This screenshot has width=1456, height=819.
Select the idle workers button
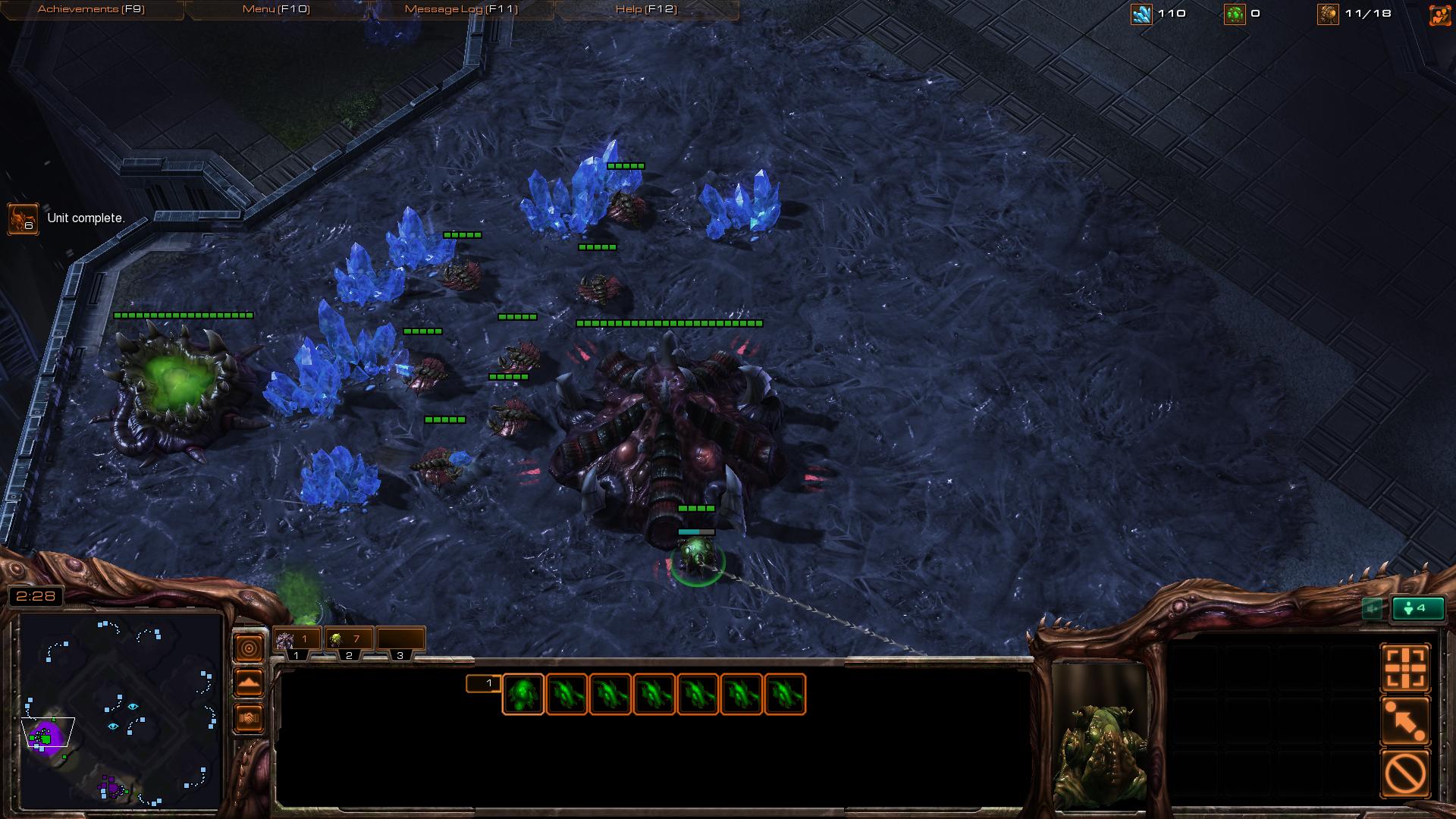pos(1417,608)
